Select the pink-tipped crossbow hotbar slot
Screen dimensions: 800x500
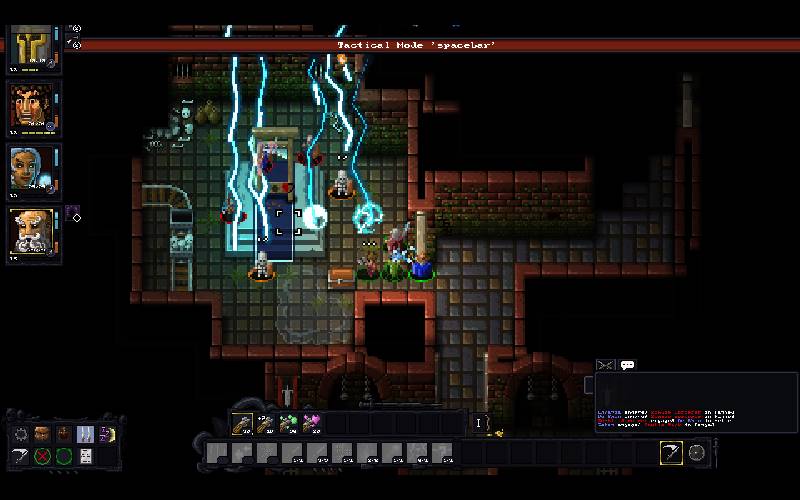[311, 423]
